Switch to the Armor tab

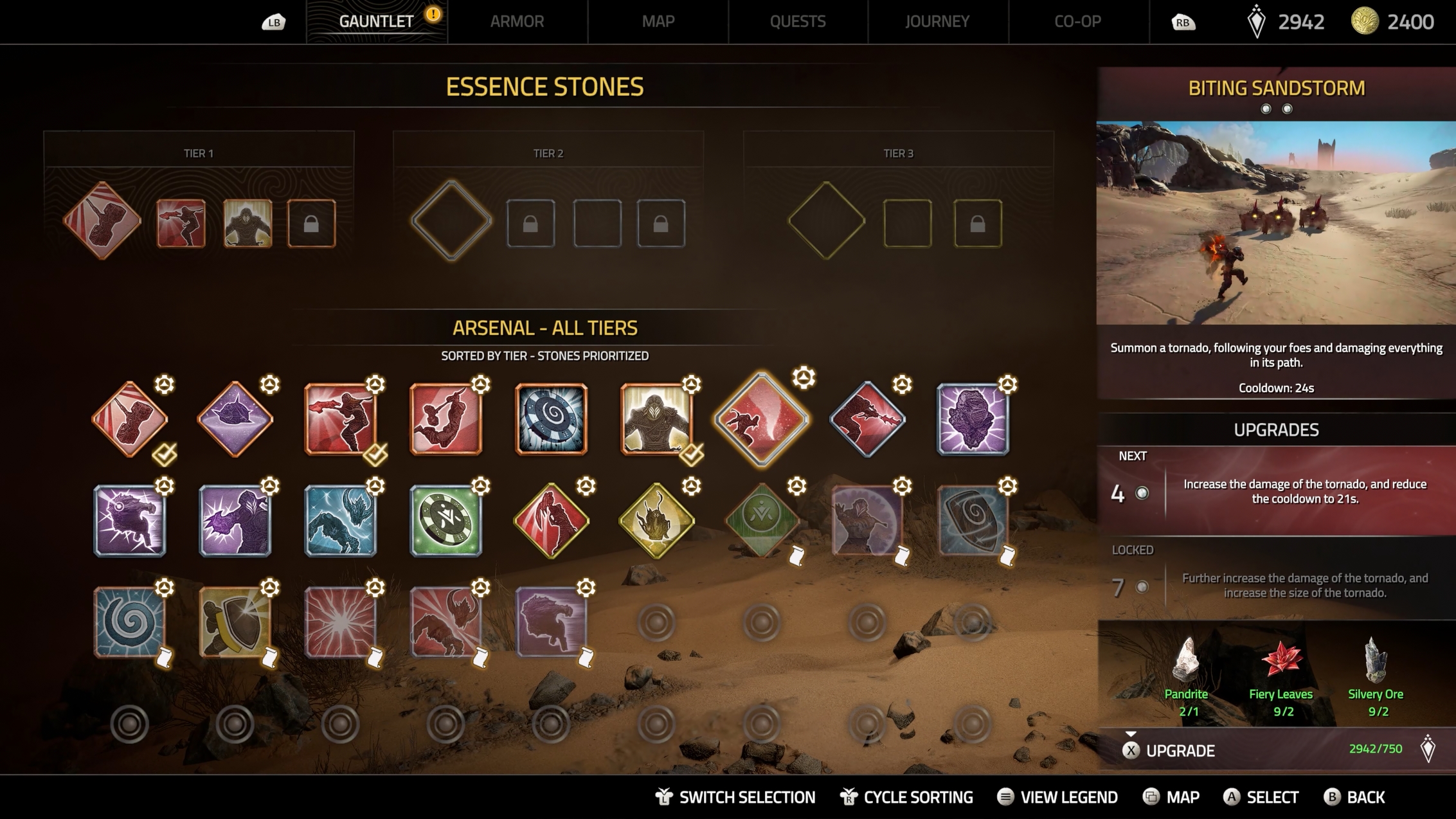point(517,21)
